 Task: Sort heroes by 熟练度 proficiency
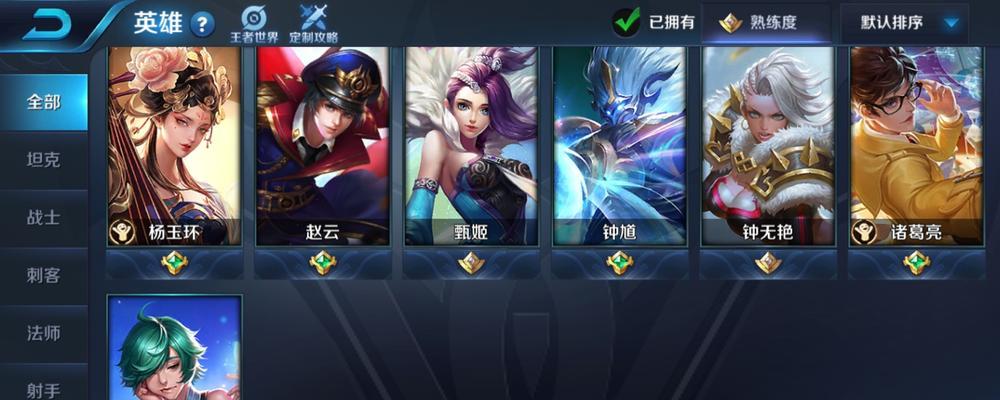pyautogui.click(x=766, y=22)
